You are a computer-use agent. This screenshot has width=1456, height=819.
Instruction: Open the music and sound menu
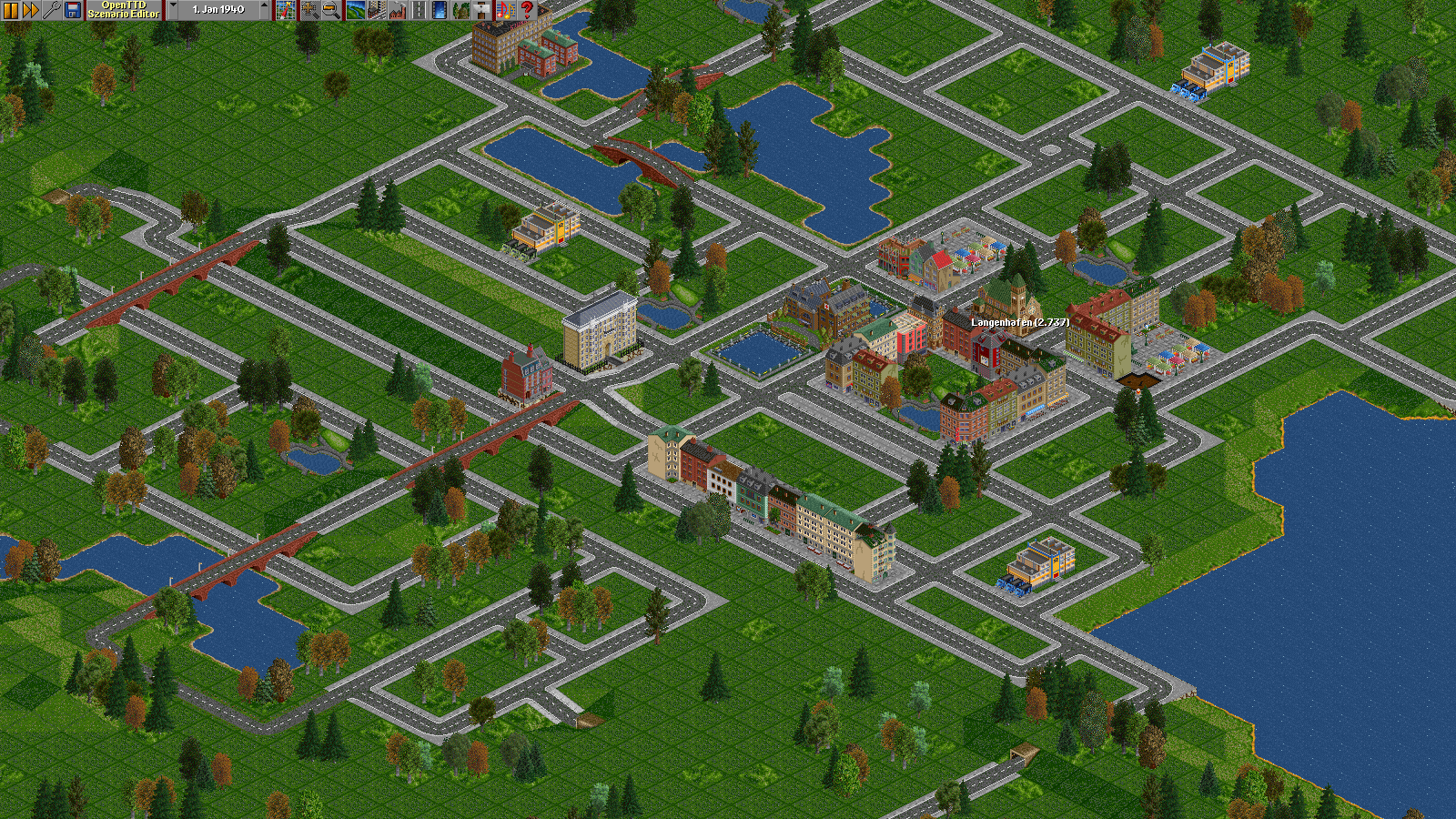[x=505, y=10]
